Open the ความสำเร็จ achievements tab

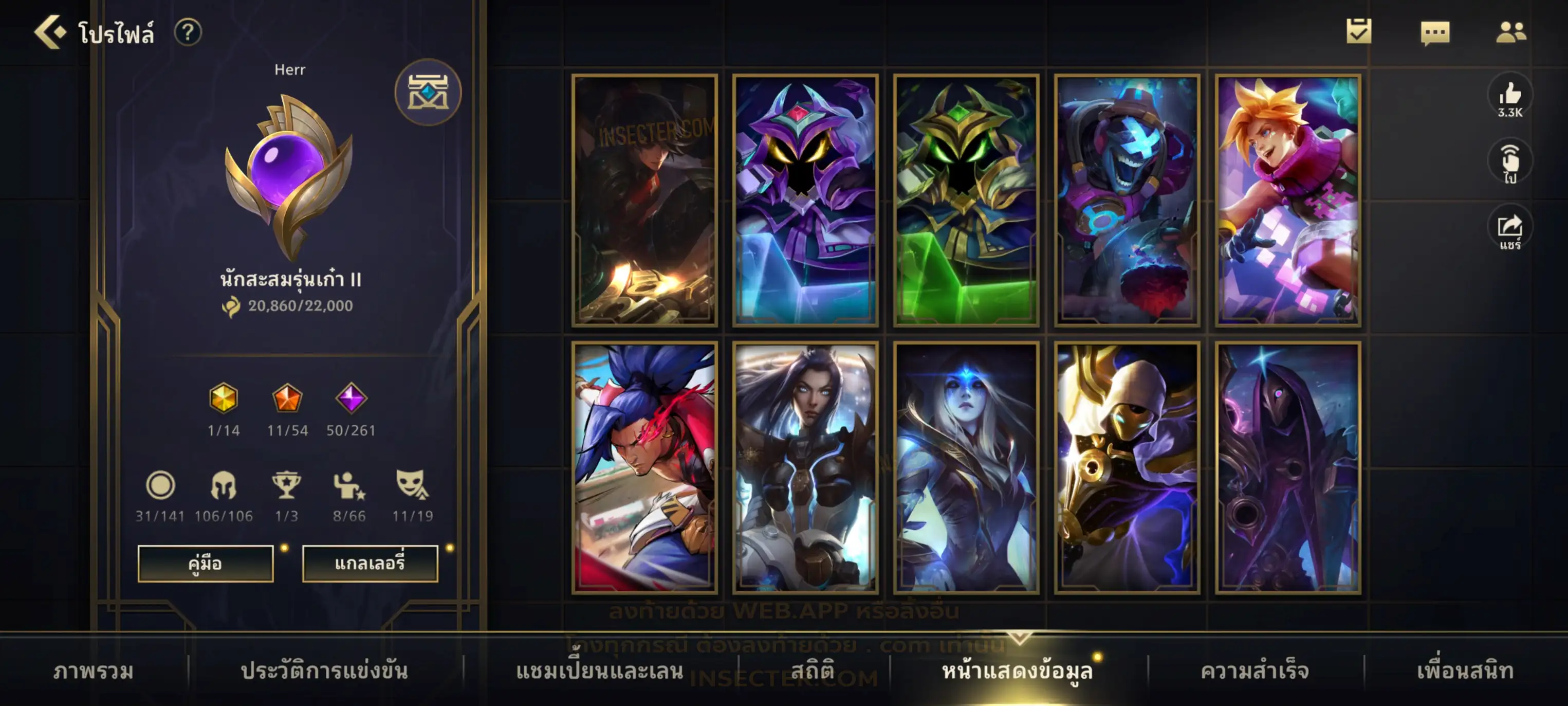(x=1255, y=671)
